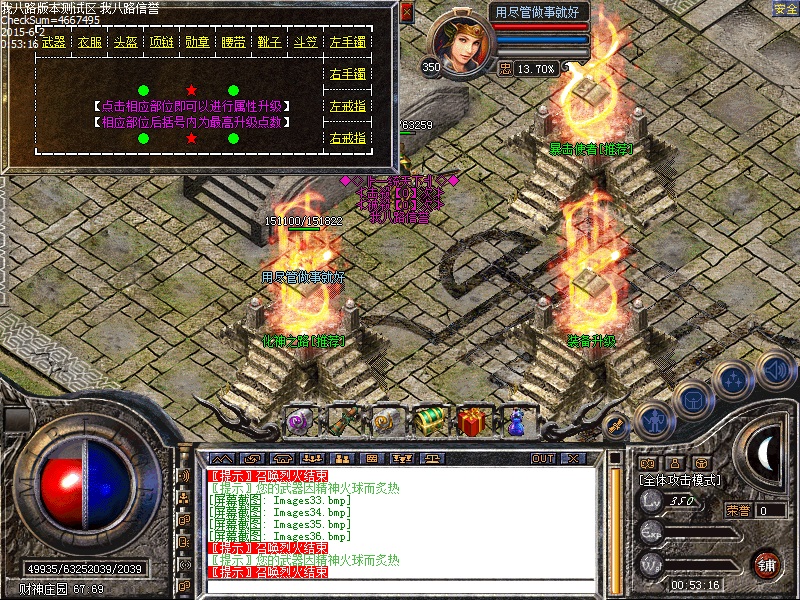Use the purple spiral scroll in the belt
The image size is (800, 600).
point(301,422)
